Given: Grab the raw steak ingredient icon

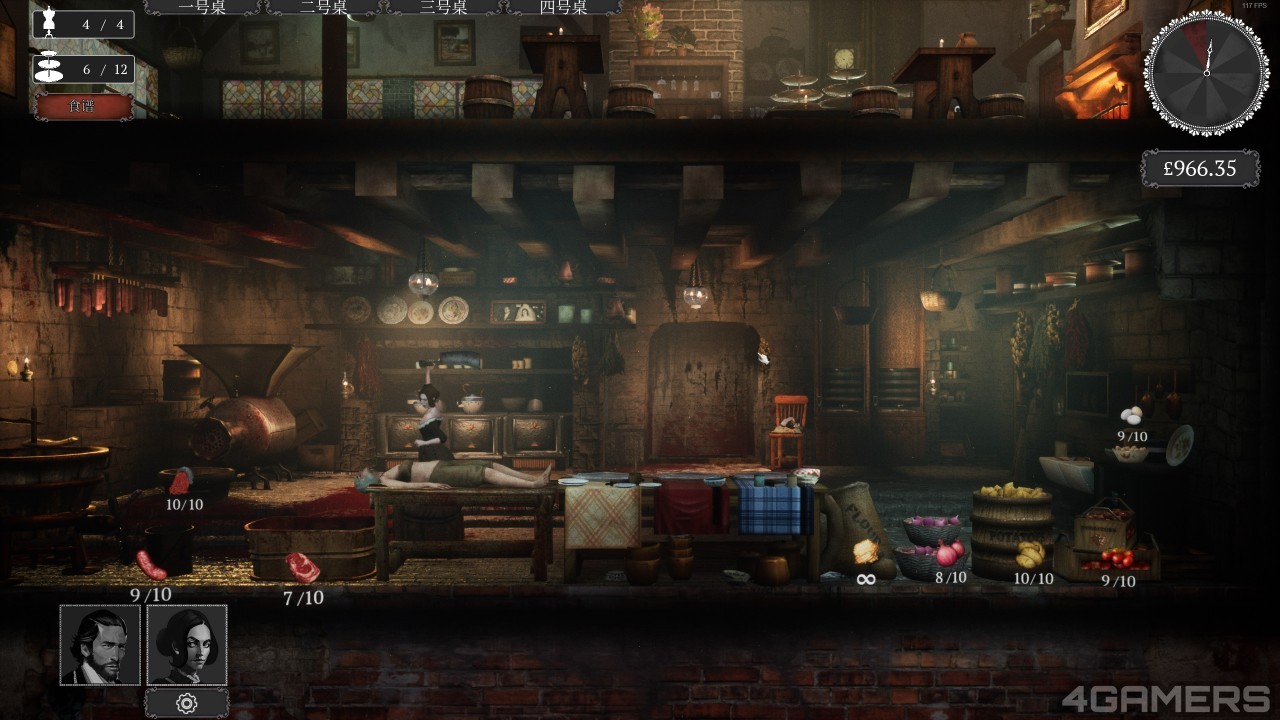Looking at the screenshot, I should point(302,567).
